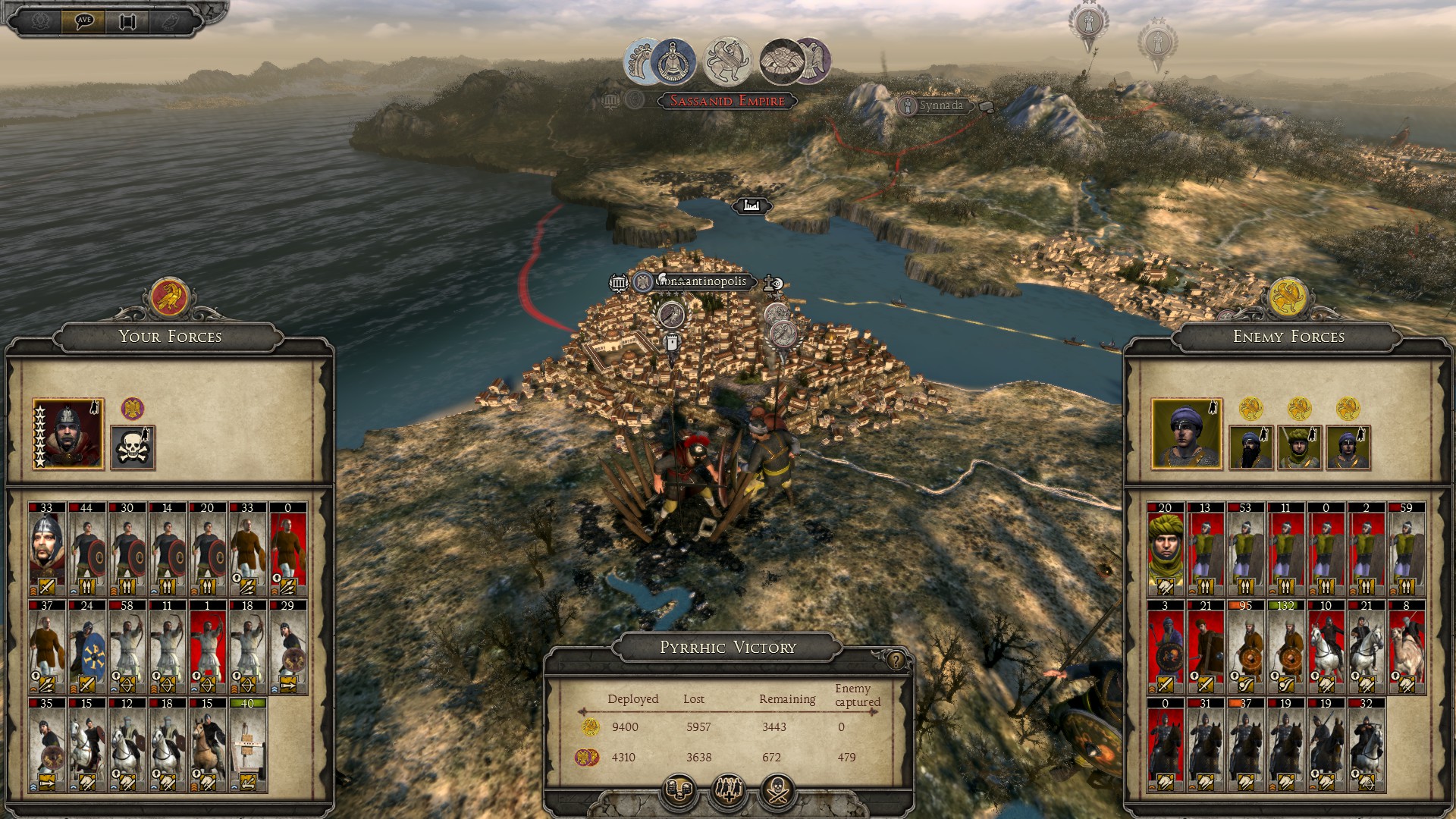
Task: Click the laurel wreath toolbar icon
Action: coord(41,21)
